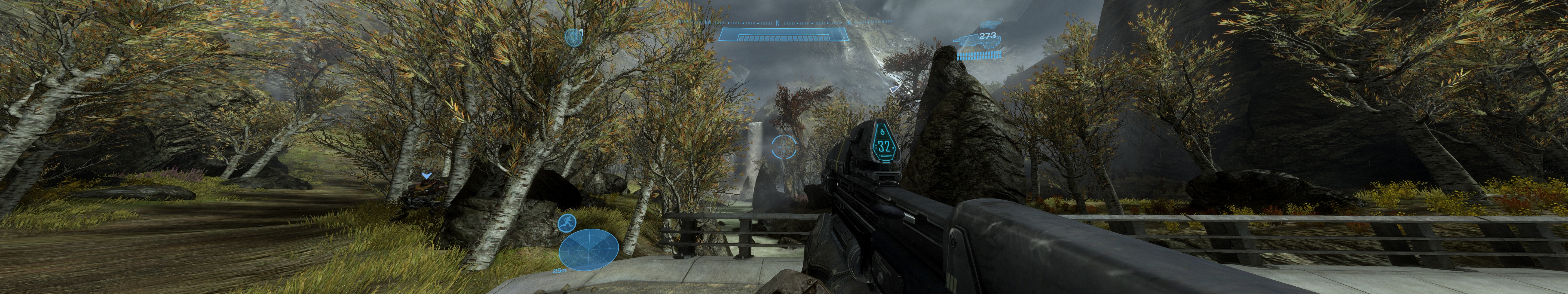Select the frag grenade icon
Image resolution: width=1568 pixels, height=294 pixels.
click(573, 37)
